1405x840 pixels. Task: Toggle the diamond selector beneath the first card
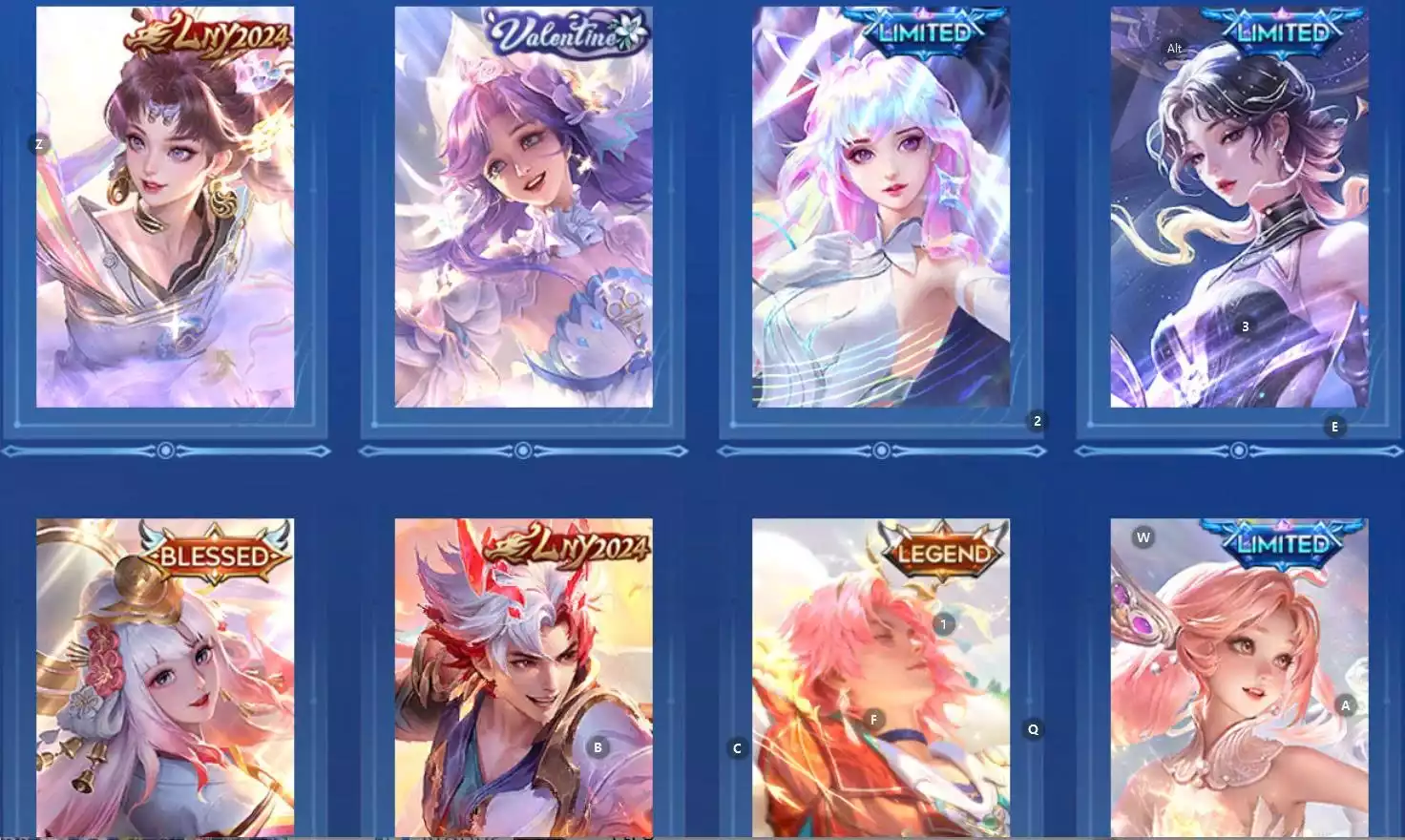coord(164,449)
